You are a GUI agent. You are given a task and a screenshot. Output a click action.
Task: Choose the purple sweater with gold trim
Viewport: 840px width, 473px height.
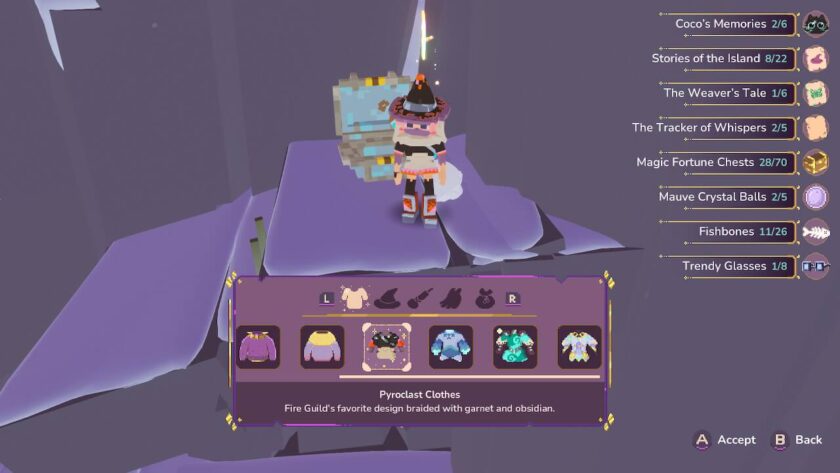(257, 347)
